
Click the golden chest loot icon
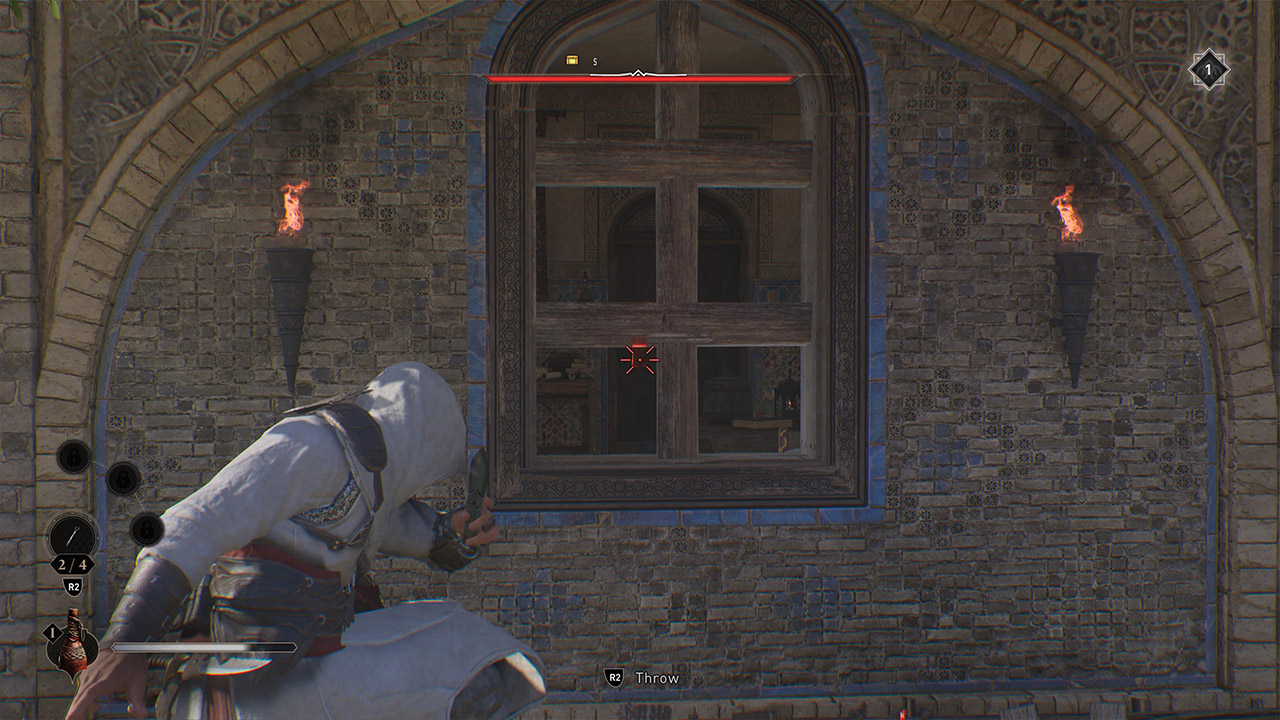pyautogui.click(x=572, y=59)
